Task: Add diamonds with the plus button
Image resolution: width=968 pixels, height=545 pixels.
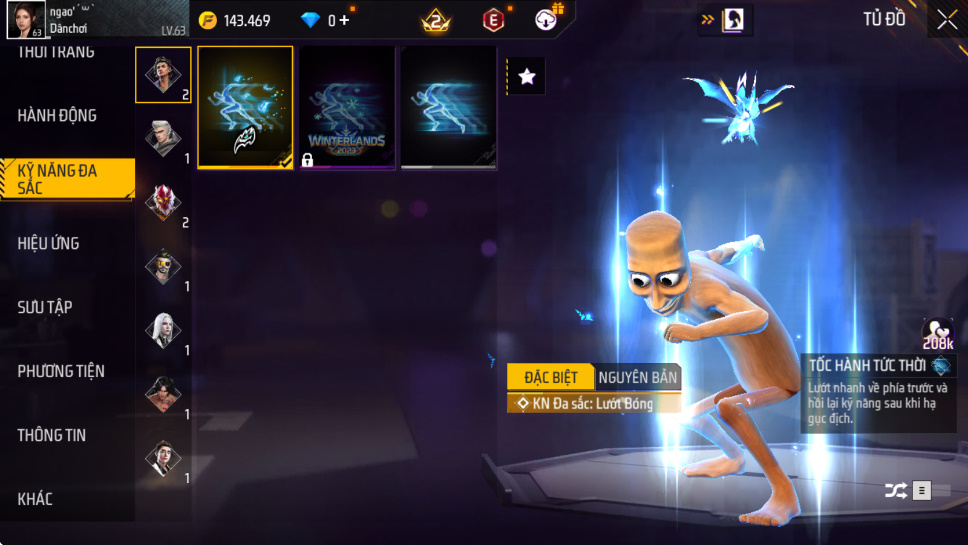Action: (345, 20)
